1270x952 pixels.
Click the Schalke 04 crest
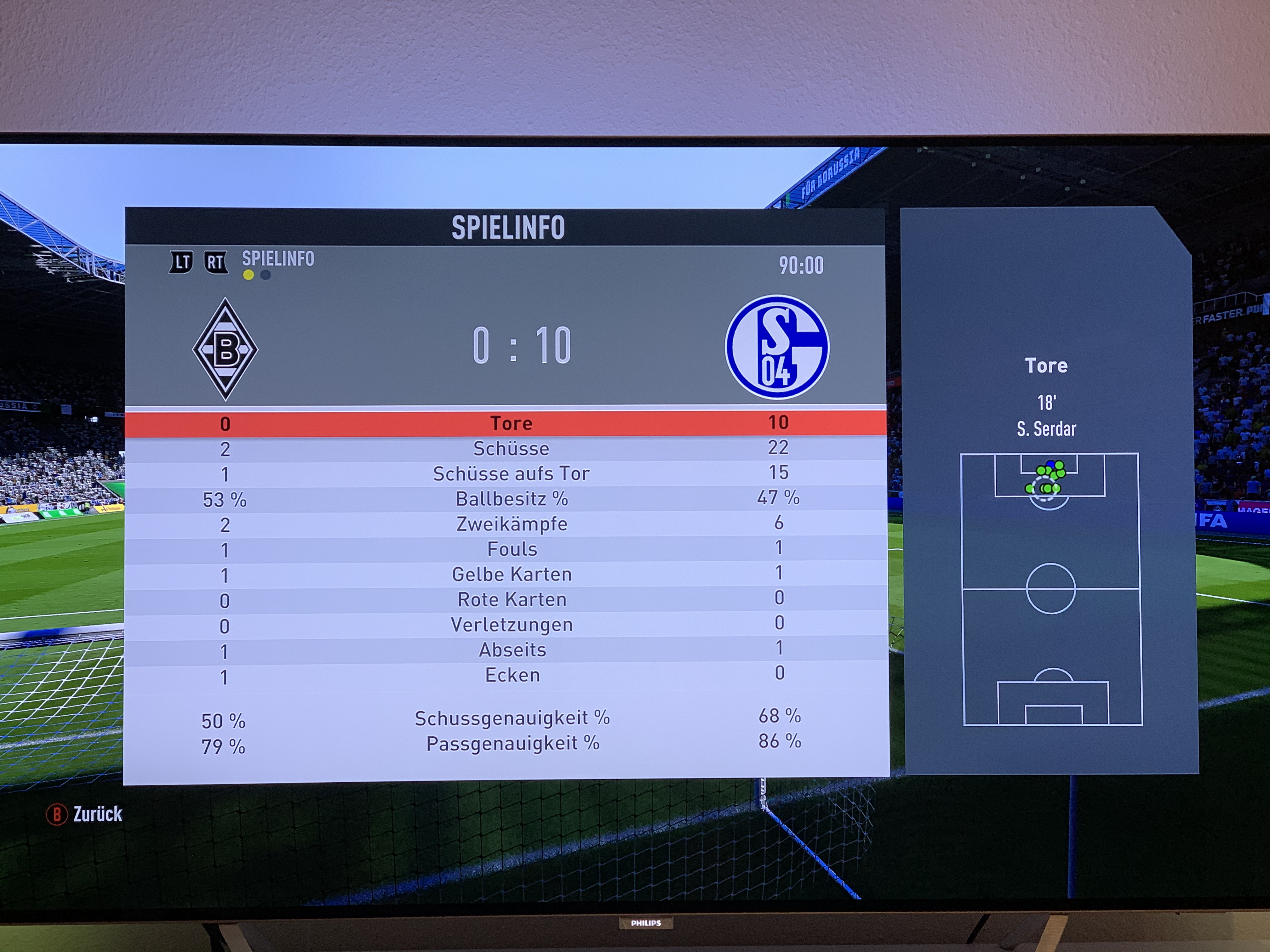(x=777, y=347)
